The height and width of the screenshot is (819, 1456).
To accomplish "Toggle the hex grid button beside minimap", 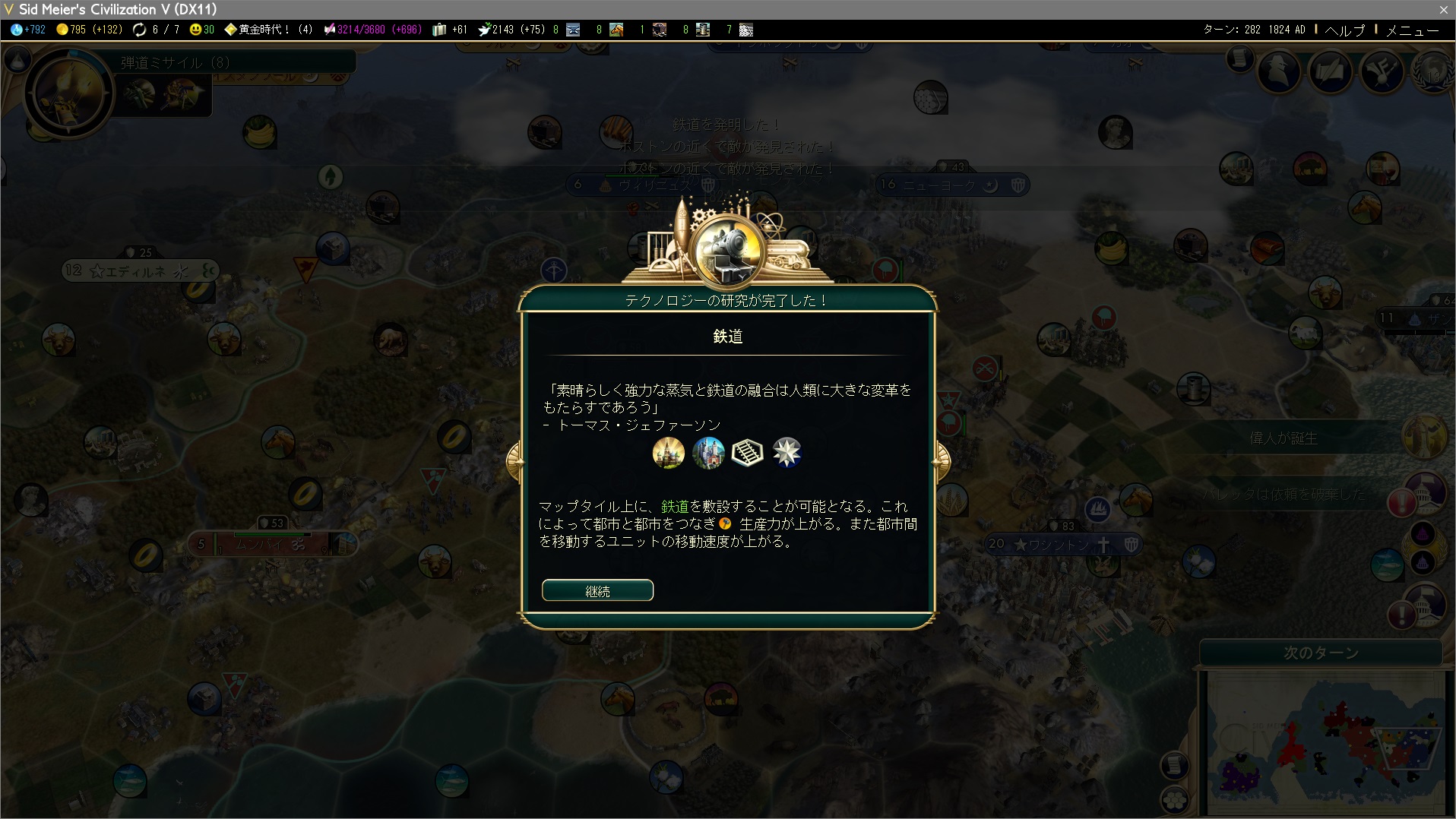I will 1175,799.
